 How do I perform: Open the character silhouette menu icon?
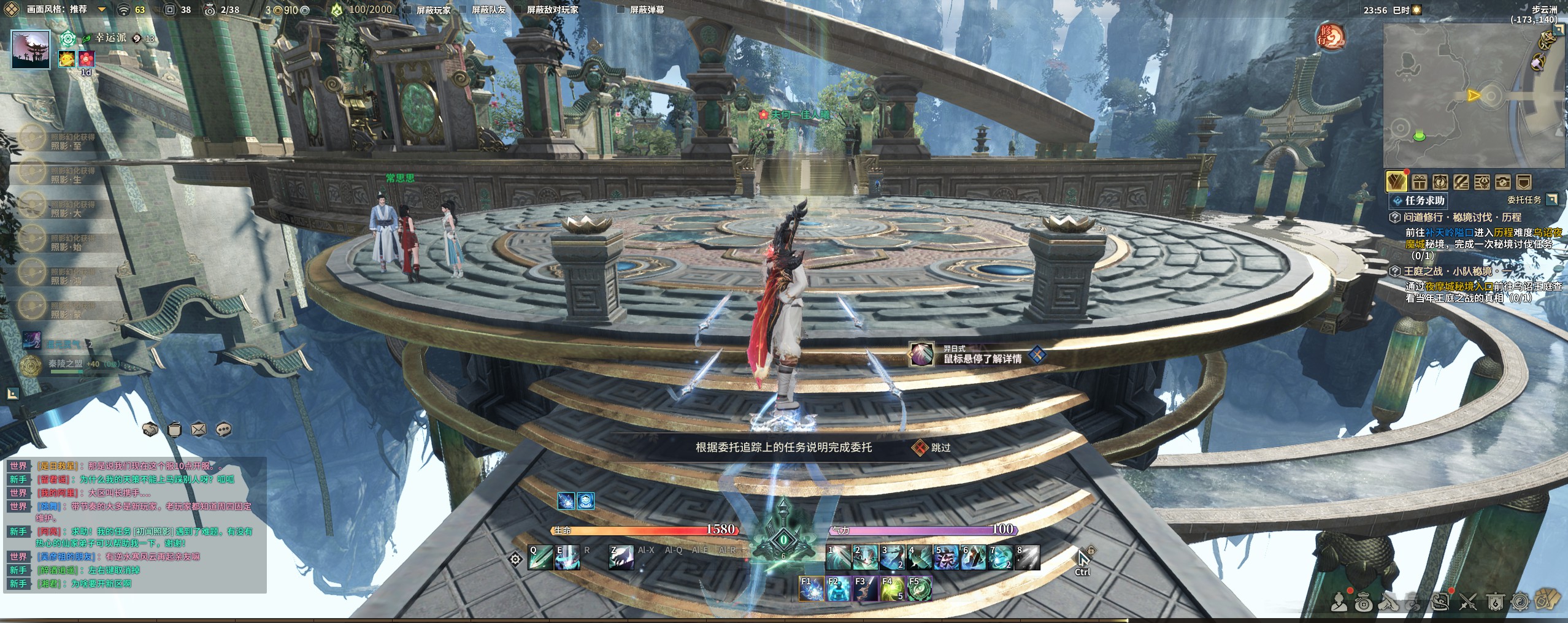pyautogui.click(x=1339, y=603)
